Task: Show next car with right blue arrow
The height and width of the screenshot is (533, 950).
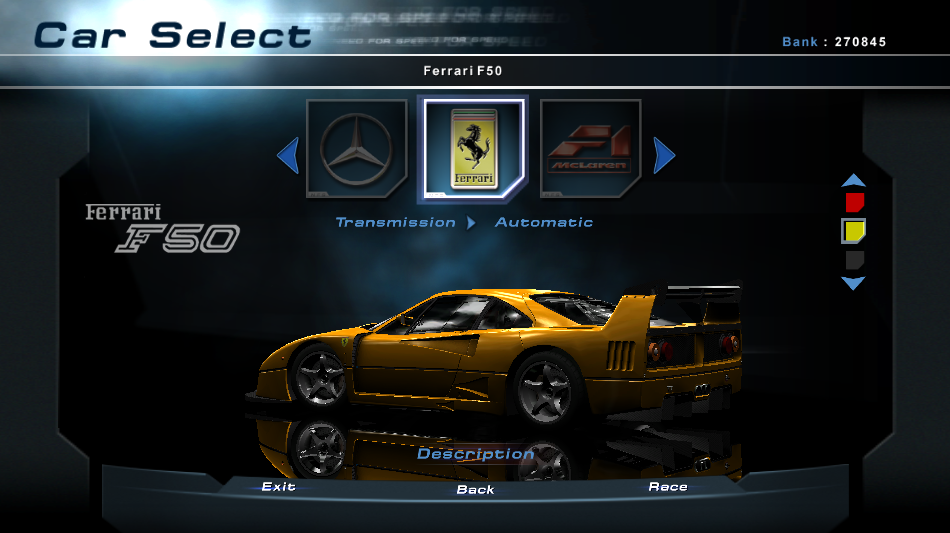Action: click(x=664, y=155)
